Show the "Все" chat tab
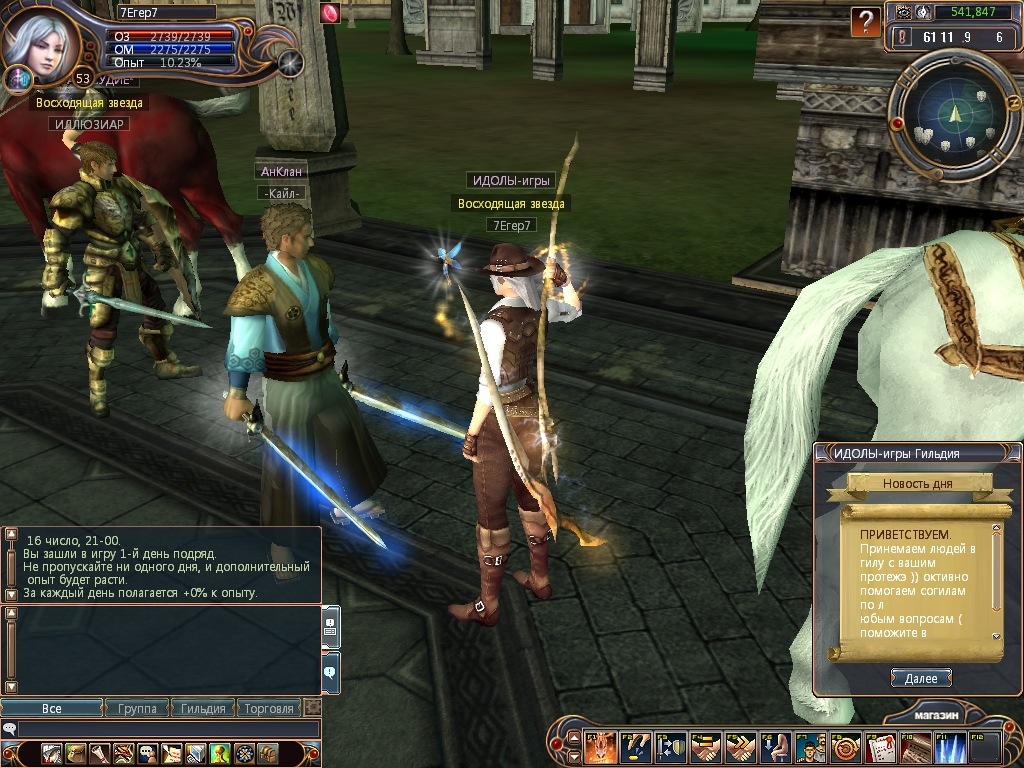 pos(52,708)
